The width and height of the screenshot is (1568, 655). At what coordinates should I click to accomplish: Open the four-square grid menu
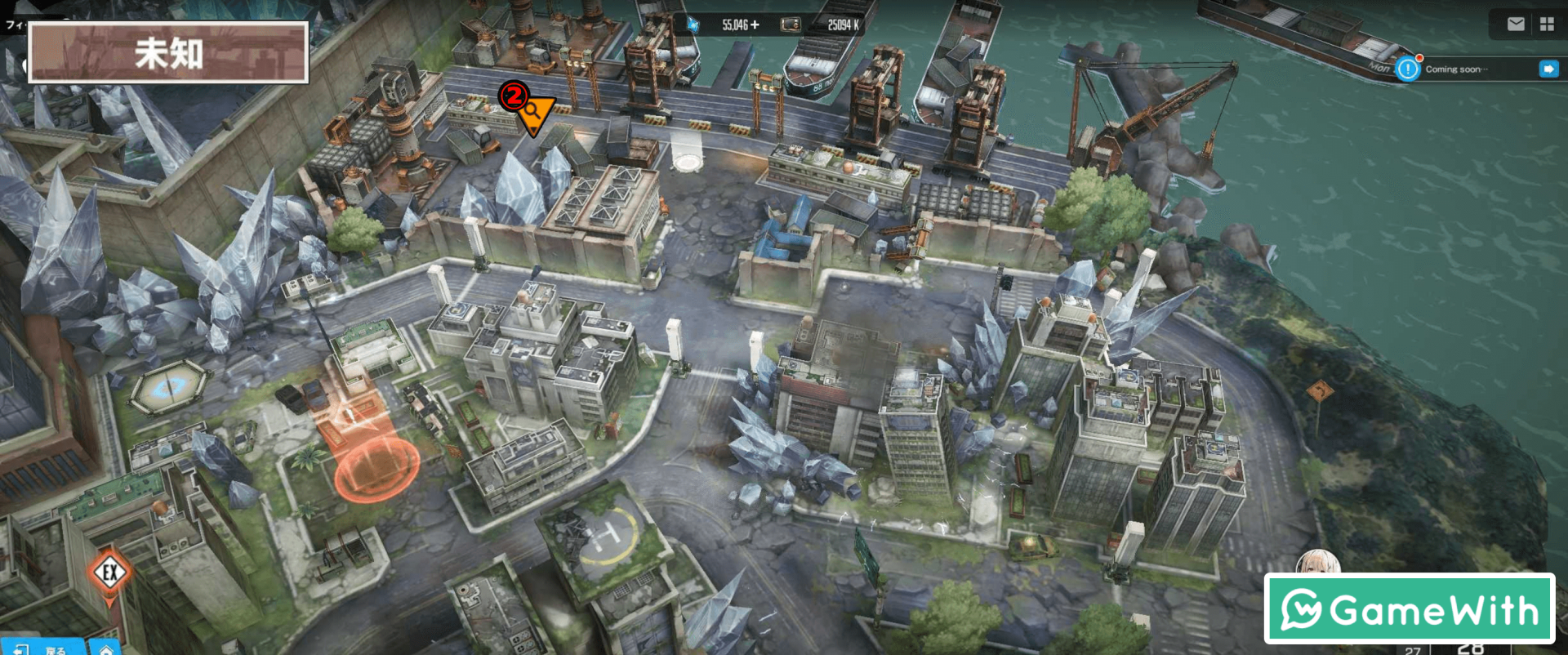click(1547, 25)
